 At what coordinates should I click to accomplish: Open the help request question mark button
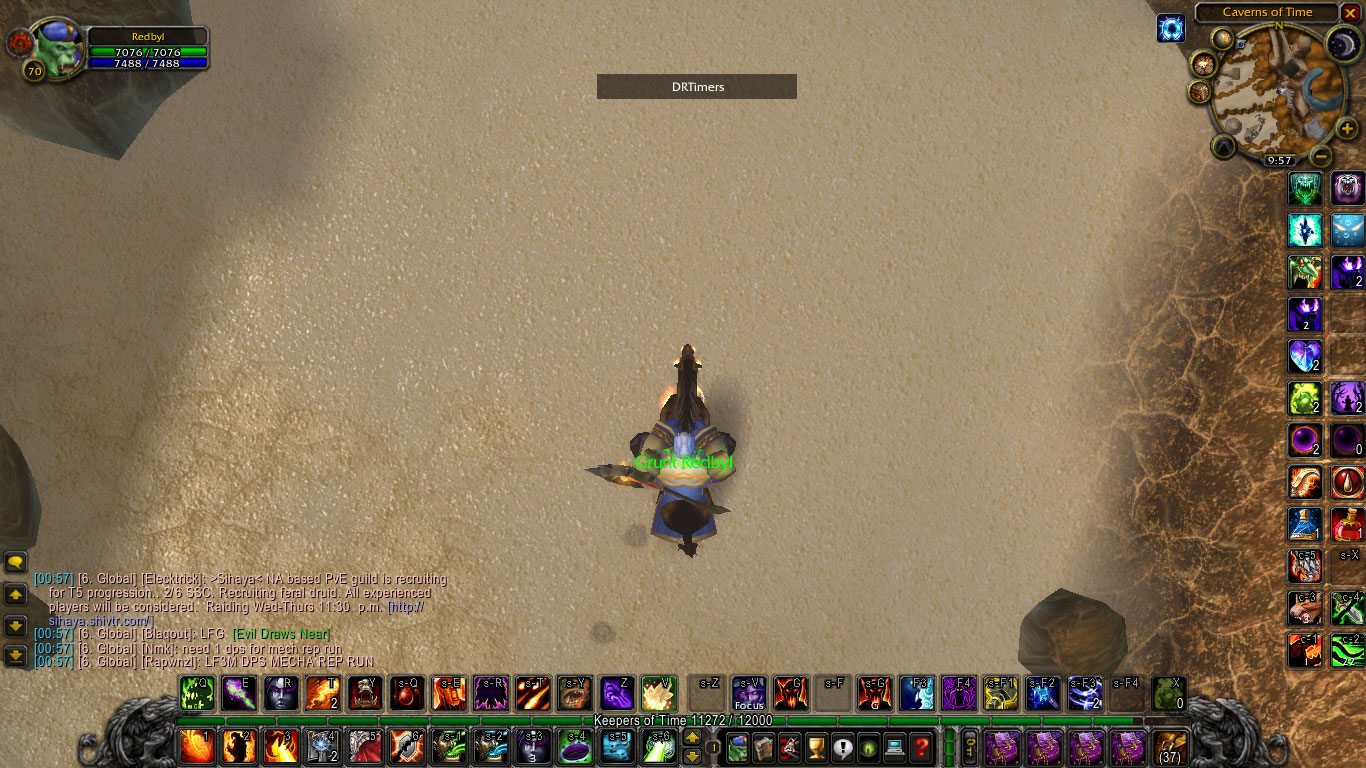[x=921, y=747]
